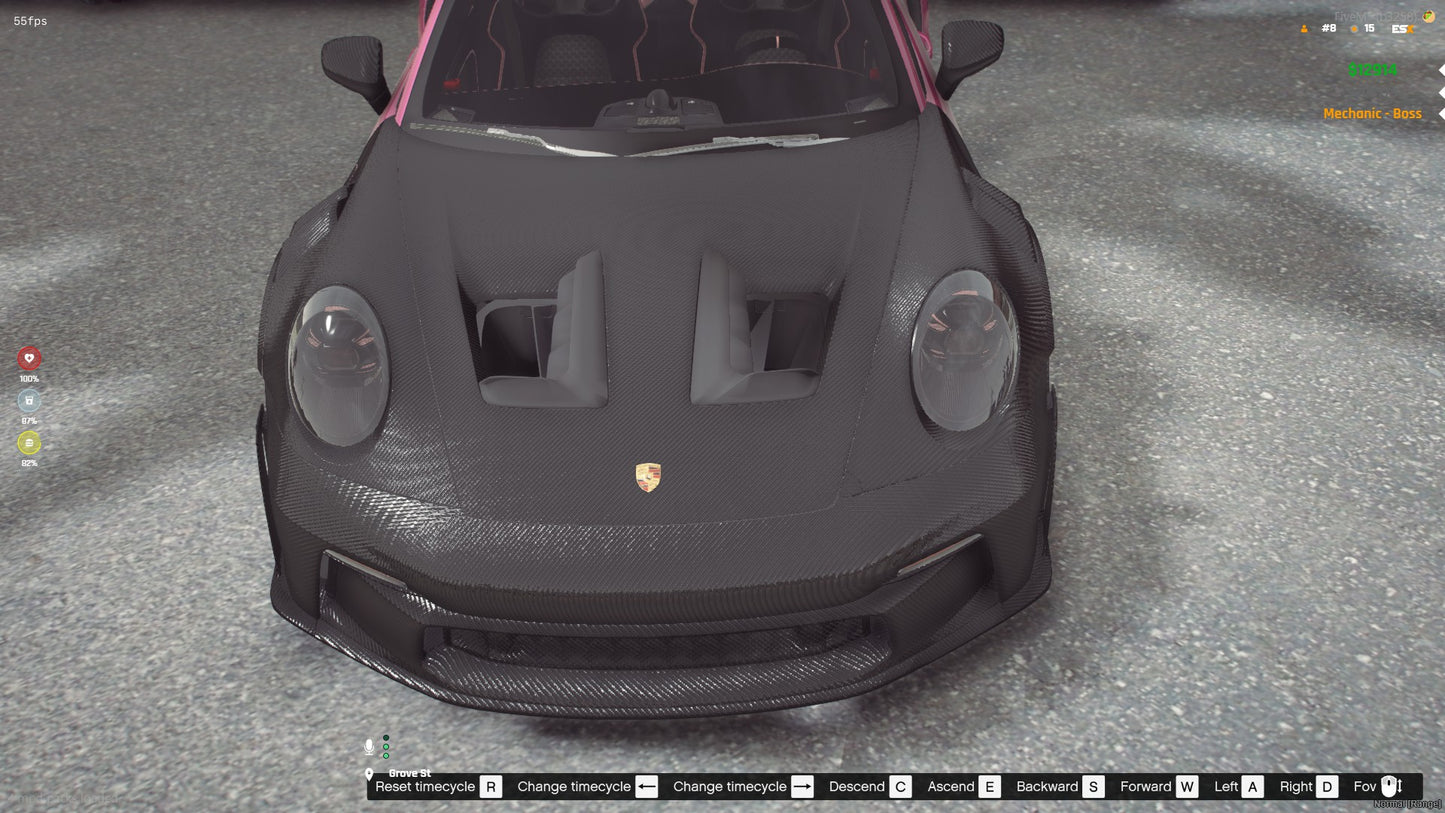
Task: Expand the Fov mouse scroll control
Action: (x=1390, y=786)
